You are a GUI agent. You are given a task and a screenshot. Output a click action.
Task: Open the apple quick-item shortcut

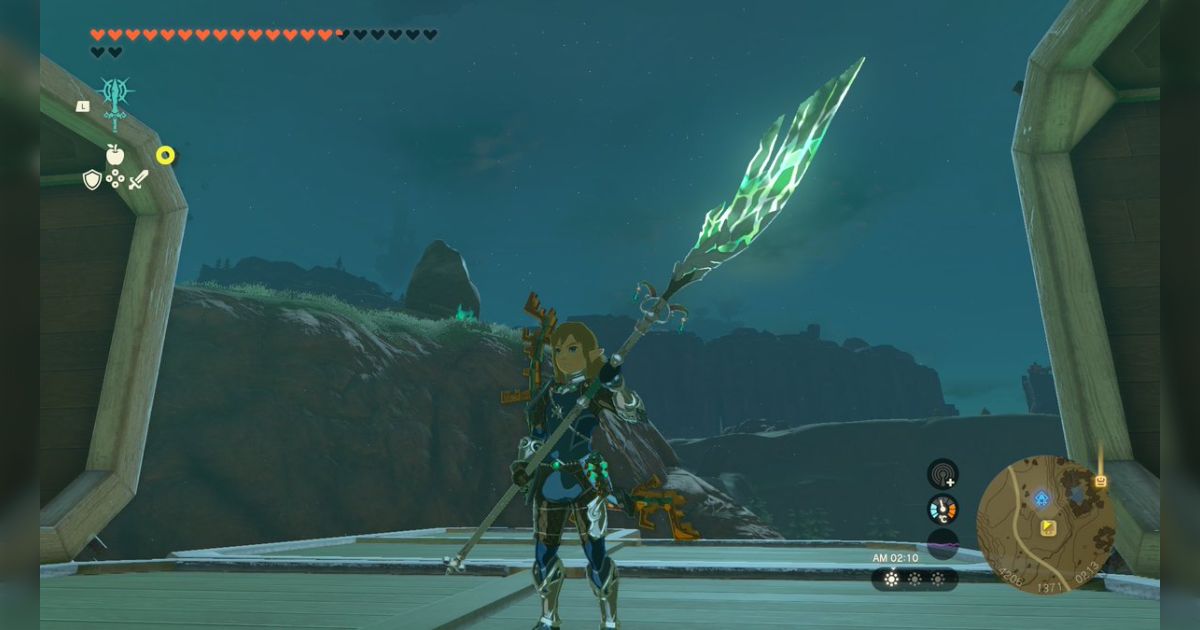coord(115,154)
